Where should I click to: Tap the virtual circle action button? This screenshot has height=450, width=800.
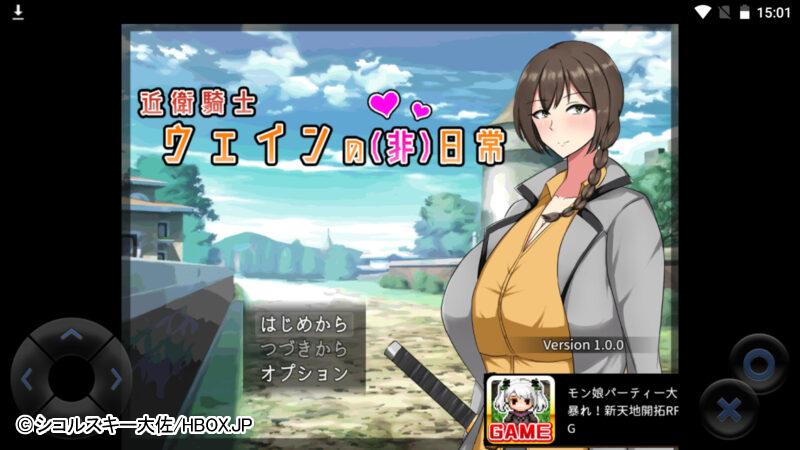click(757, 362)
